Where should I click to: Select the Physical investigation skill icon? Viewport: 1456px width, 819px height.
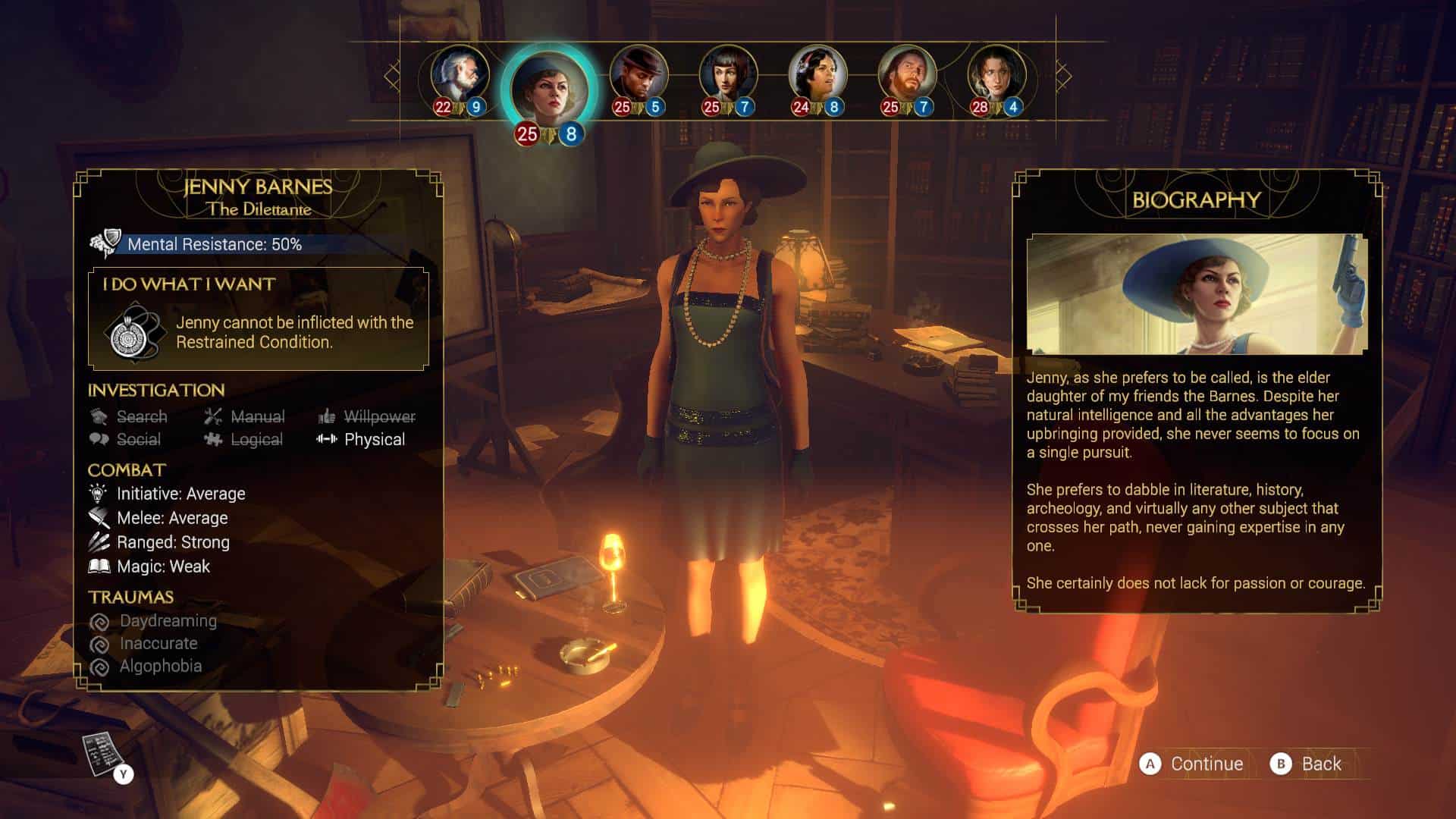327,439
